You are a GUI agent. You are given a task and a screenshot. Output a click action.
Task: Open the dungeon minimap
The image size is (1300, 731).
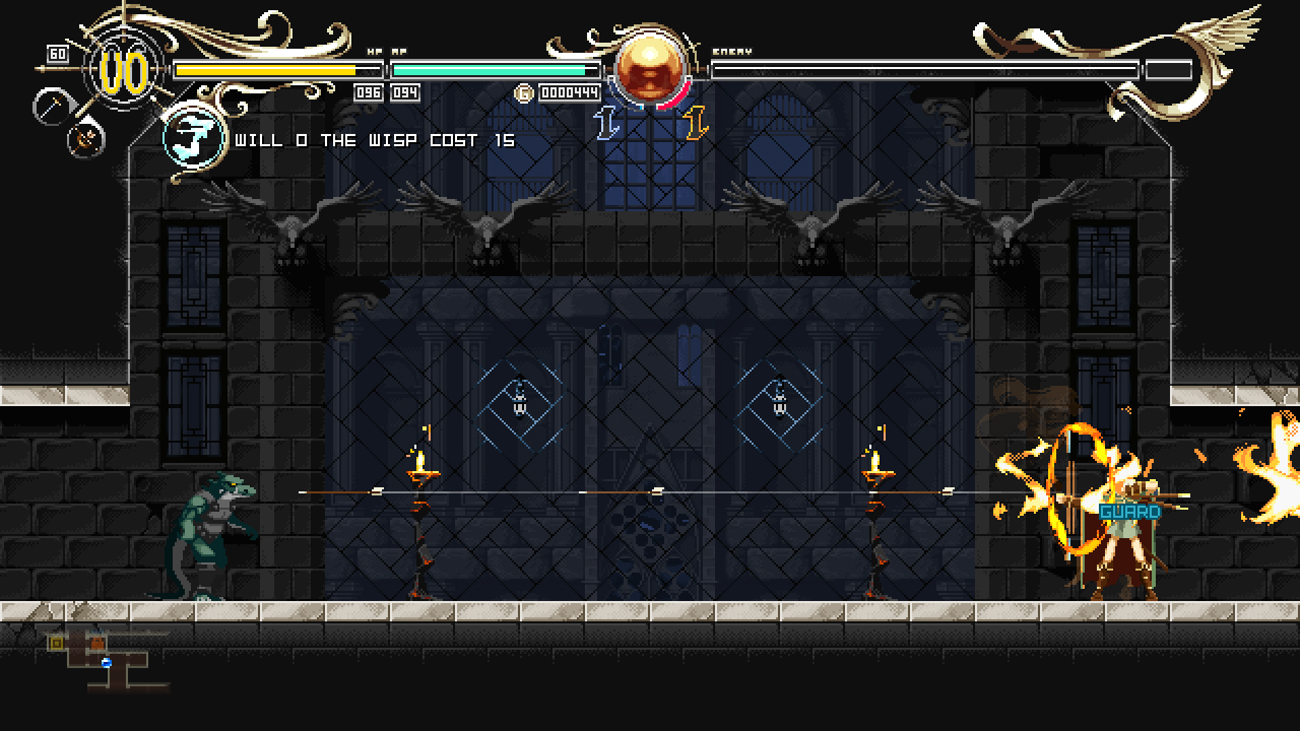click(105, 659)
